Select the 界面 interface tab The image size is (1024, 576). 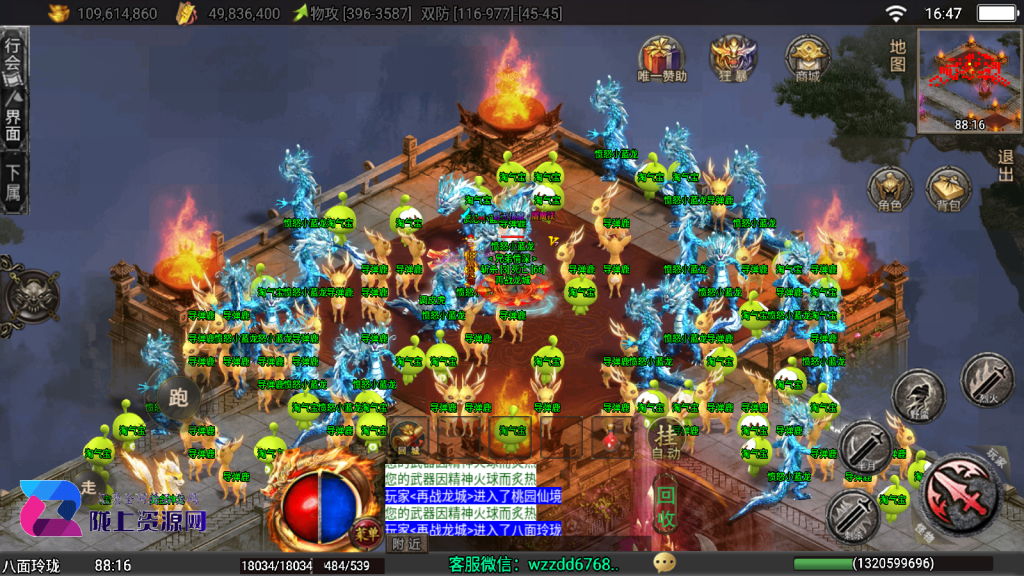pyautogui.click(x=13, y=116)
